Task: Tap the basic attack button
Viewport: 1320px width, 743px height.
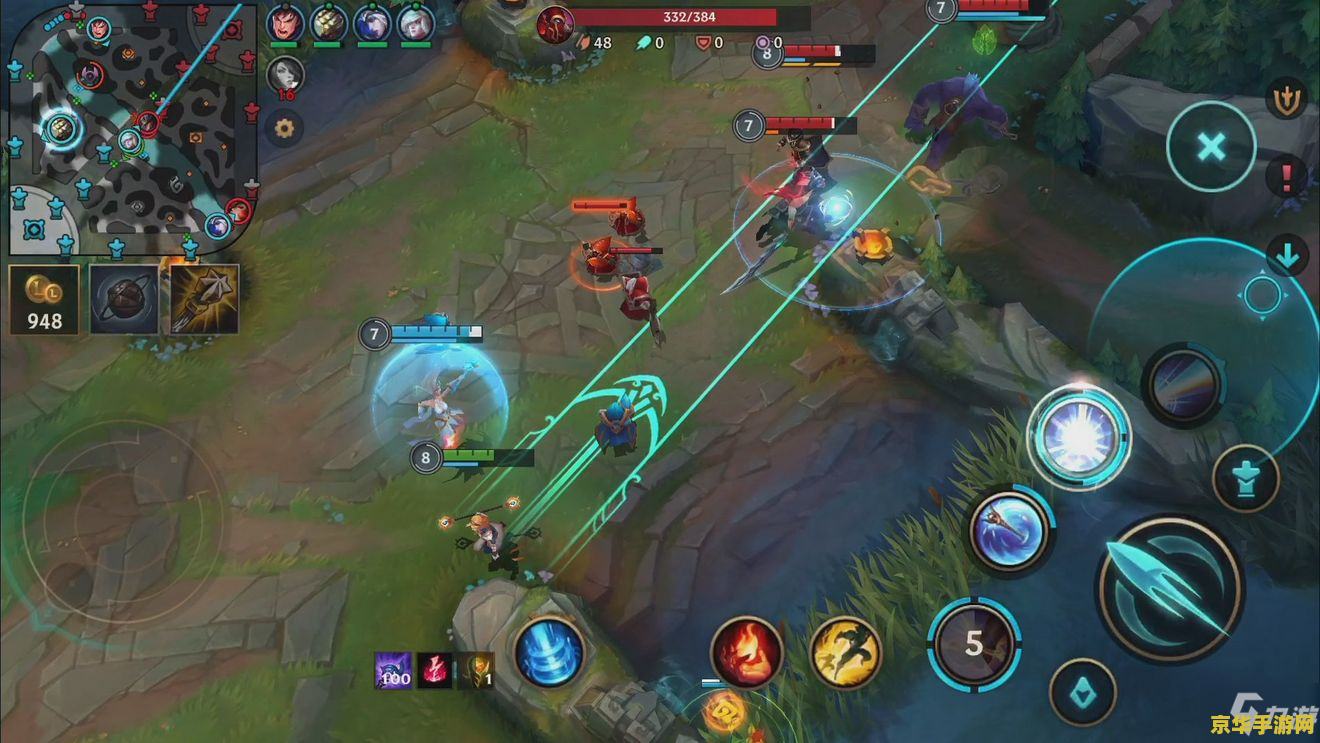Action: pyautogui.click(x=1169, y=588)
